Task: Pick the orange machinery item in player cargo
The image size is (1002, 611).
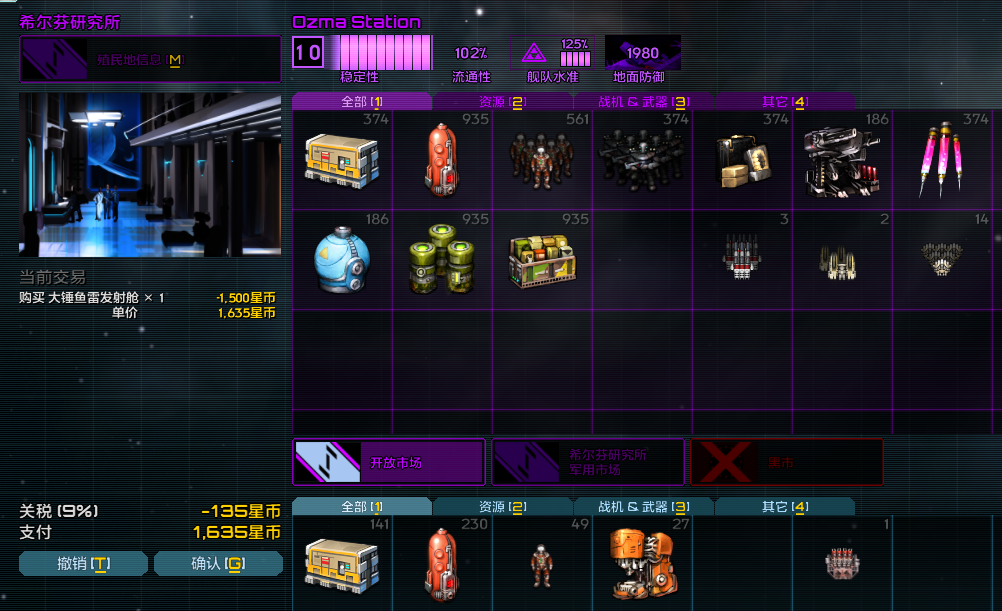Action: (642, 563)
